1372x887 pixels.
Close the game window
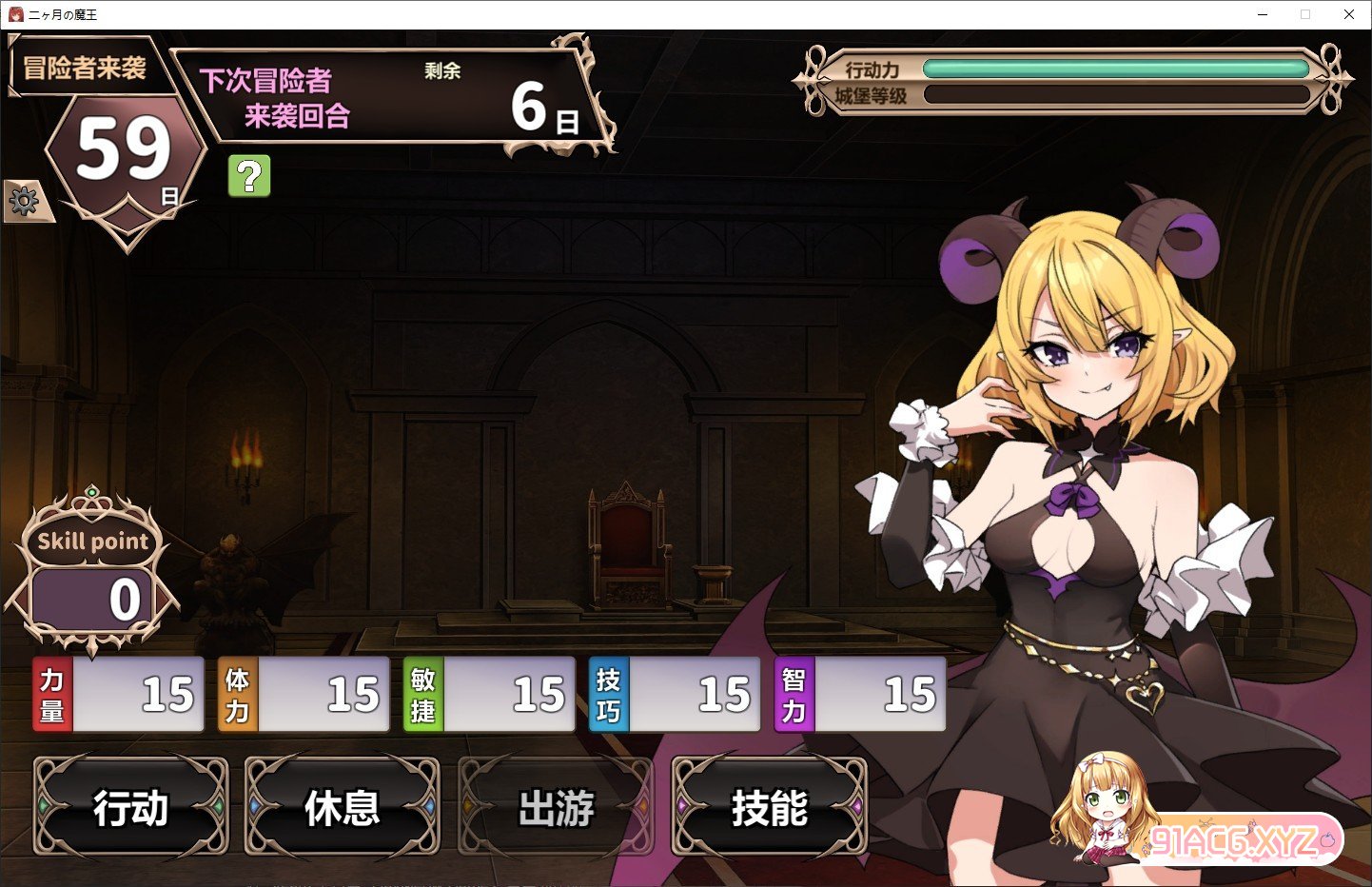coord(1348,14)
